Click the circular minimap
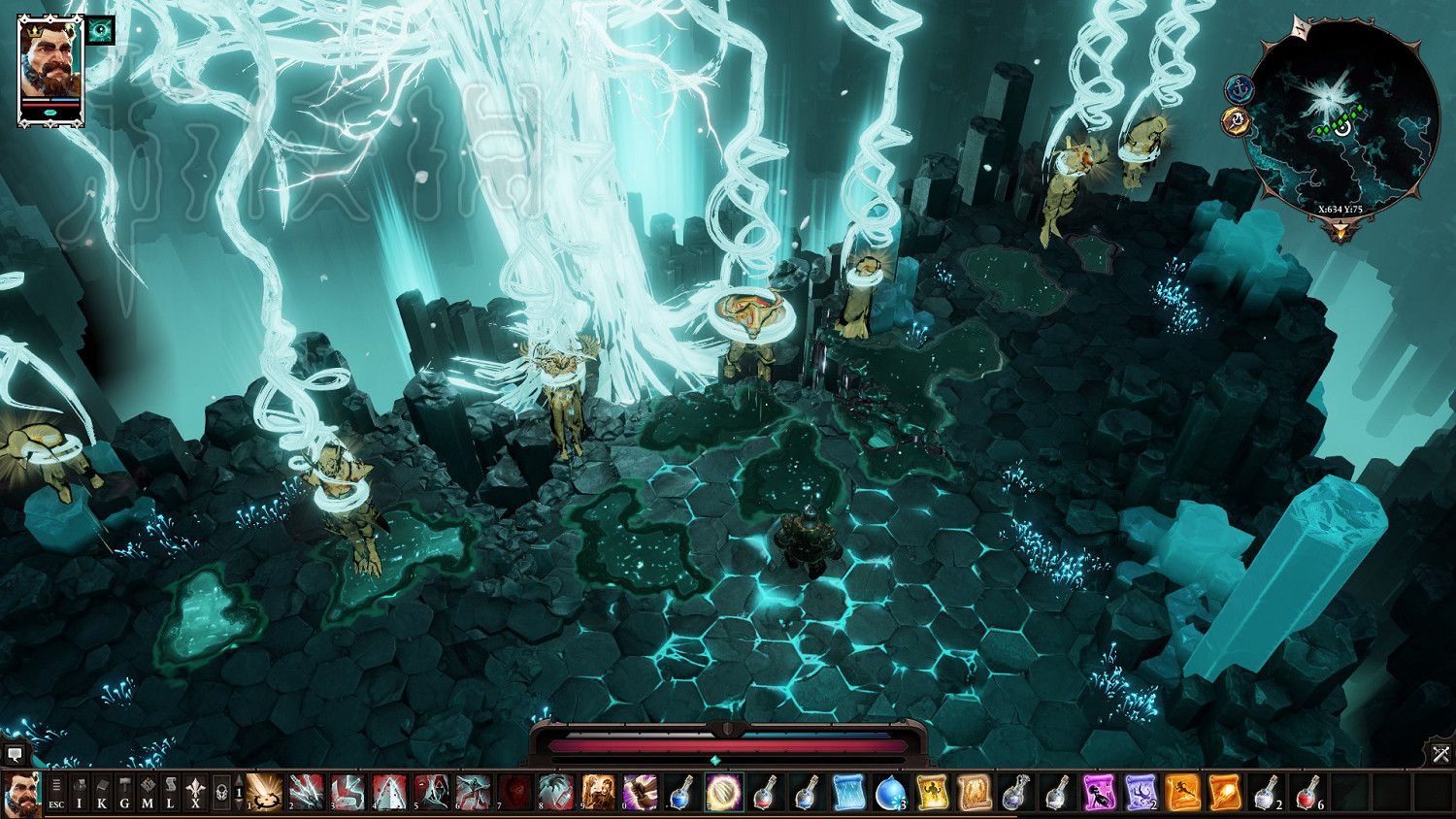Screen dimensions: 1456x819 [1342, 117]
